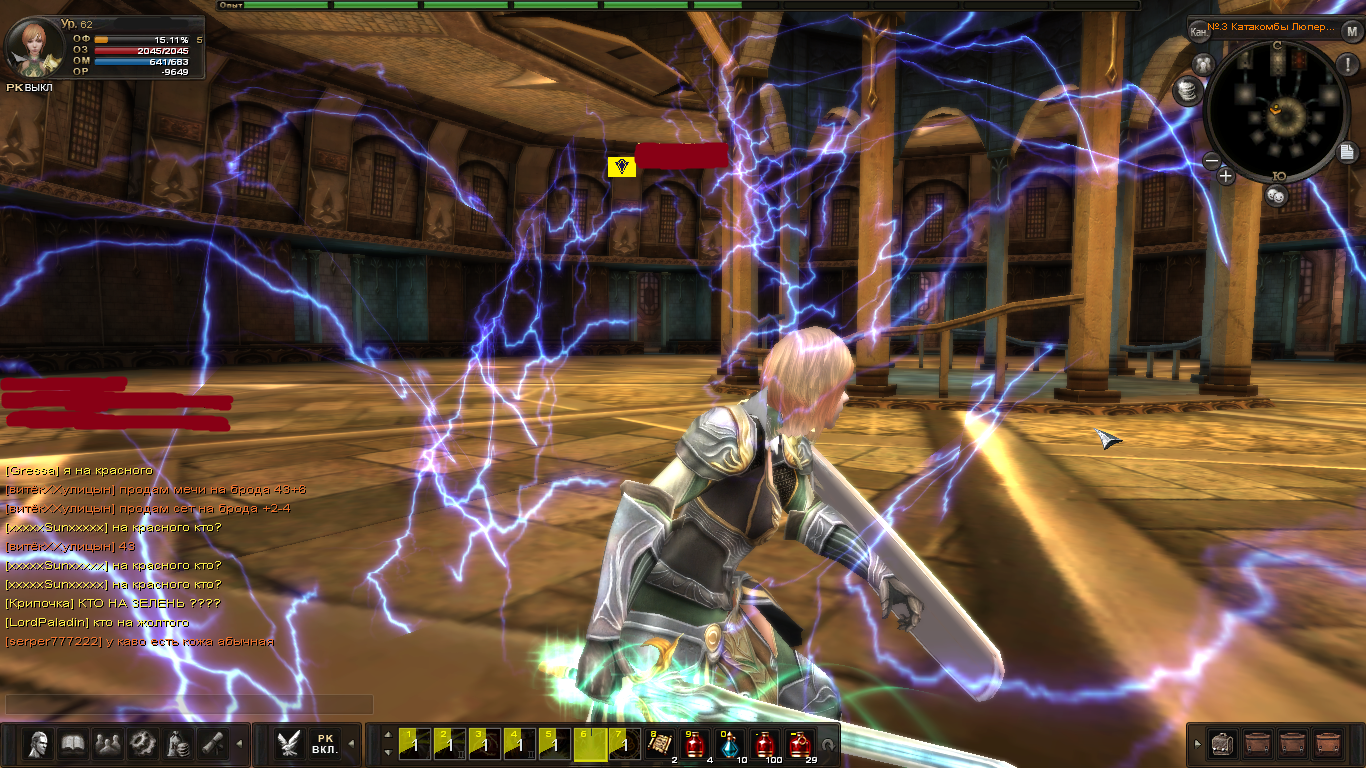The image size is (1366, 768).
Task: Click the hotbar rotate arrow button
Action: pyautogui.click(x=827, y=745)
